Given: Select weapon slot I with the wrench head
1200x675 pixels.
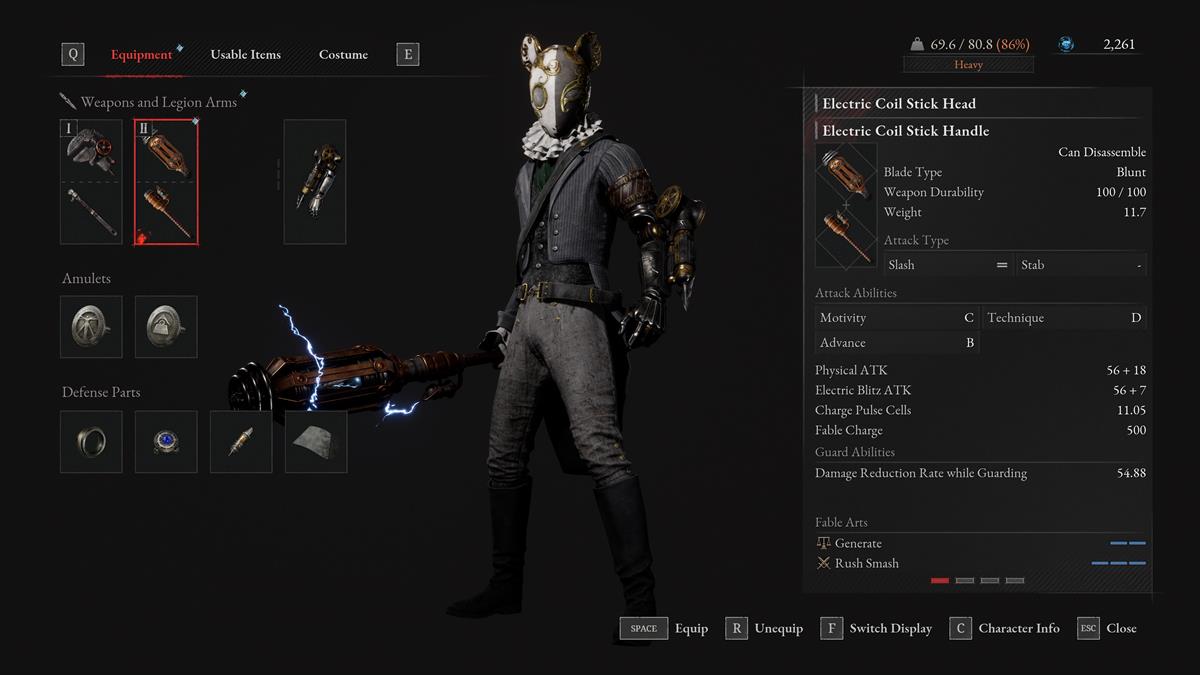Looking at the screenshot, I should [x=91, y=182].
